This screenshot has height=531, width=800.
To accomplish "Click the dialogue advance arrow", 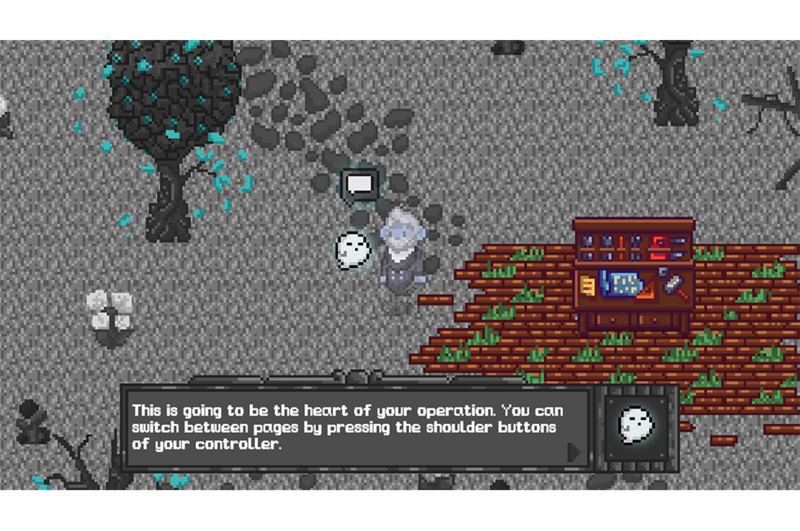I will tap(574, 452).
